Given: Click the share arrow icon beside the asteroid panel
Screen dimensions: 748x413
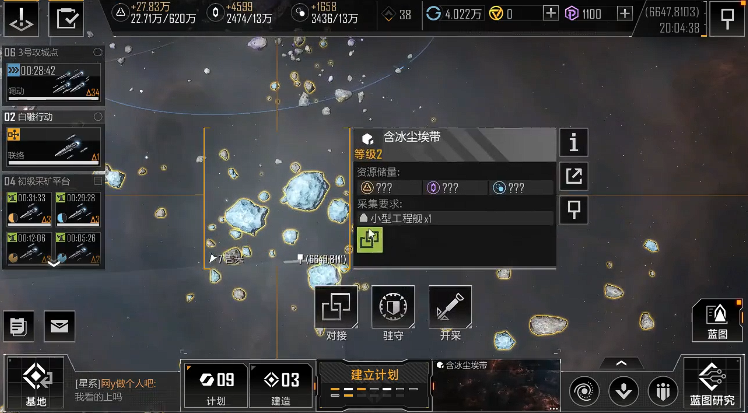Looking at the screenshot, I should tap(573, 177).
